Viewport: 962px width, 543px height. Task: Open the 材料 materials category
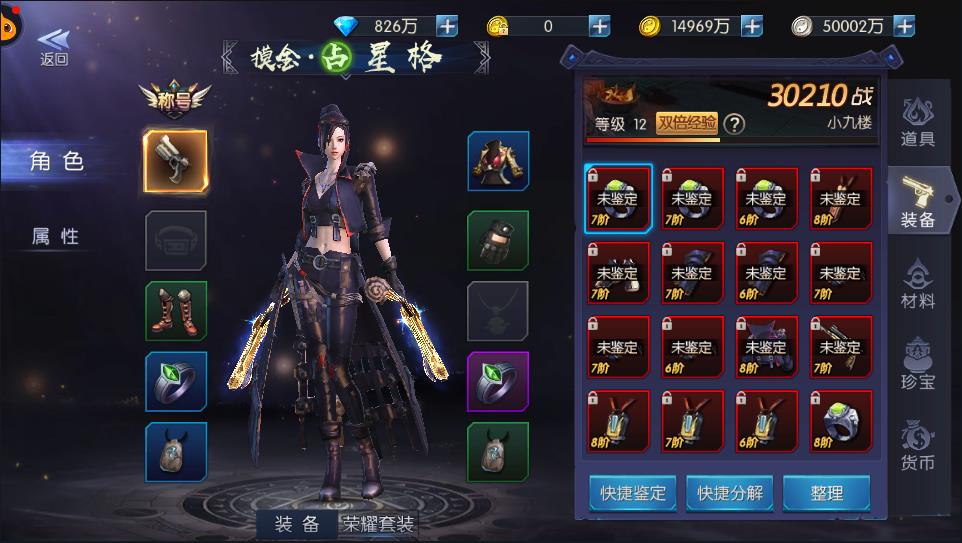917,285
